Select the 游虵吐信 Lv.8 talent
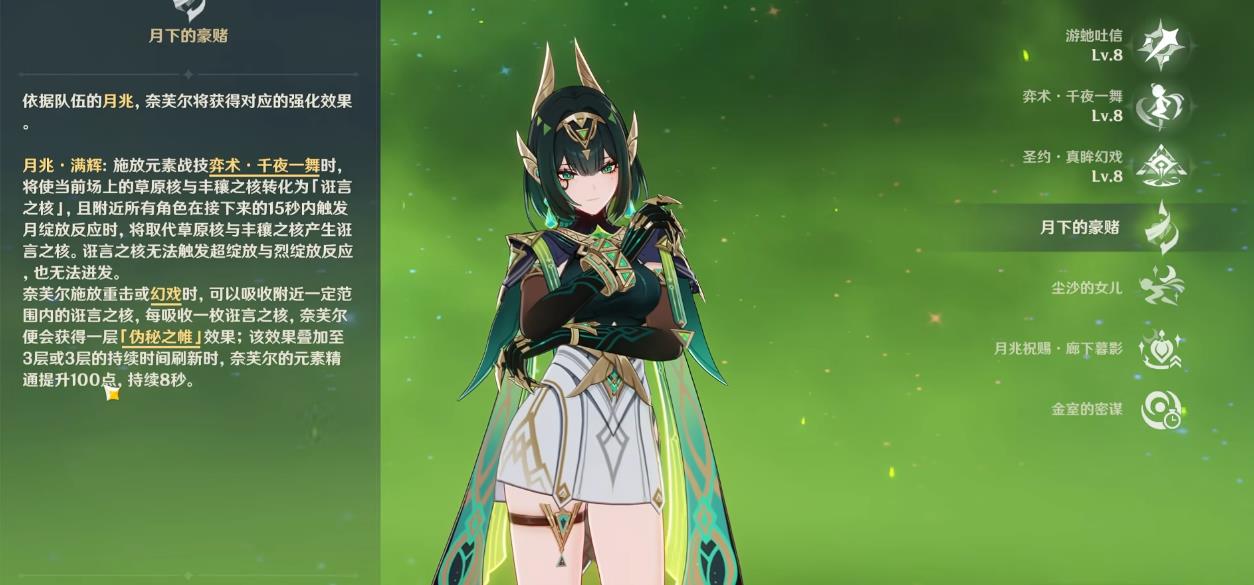Image resolution: width=1254 pixels, height=585 pixels. (1160, 45)
